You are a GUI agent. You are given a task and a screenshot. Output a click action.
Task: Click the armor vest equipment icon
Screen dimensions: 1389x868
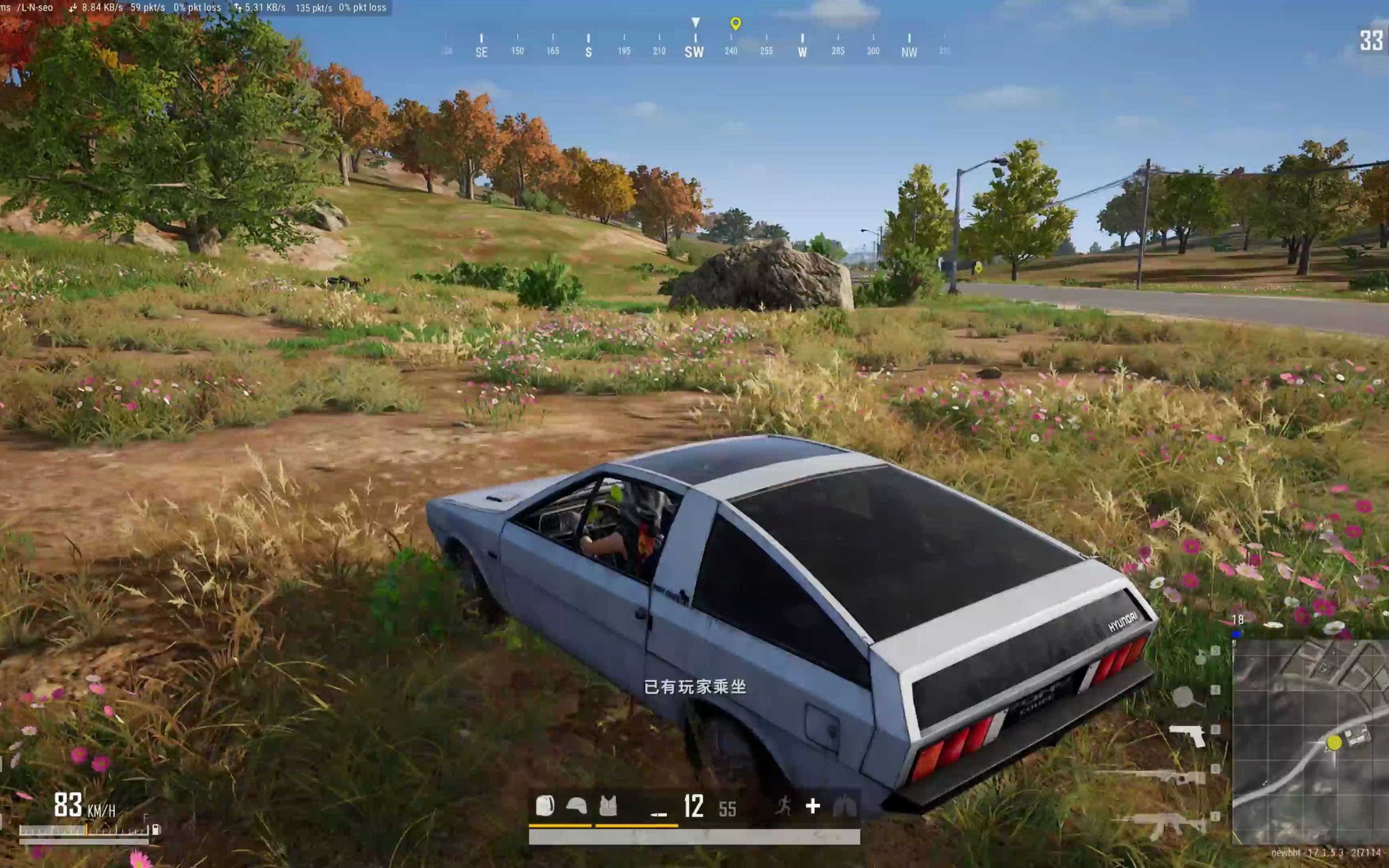pyautogui.click(x=608, y=806)
